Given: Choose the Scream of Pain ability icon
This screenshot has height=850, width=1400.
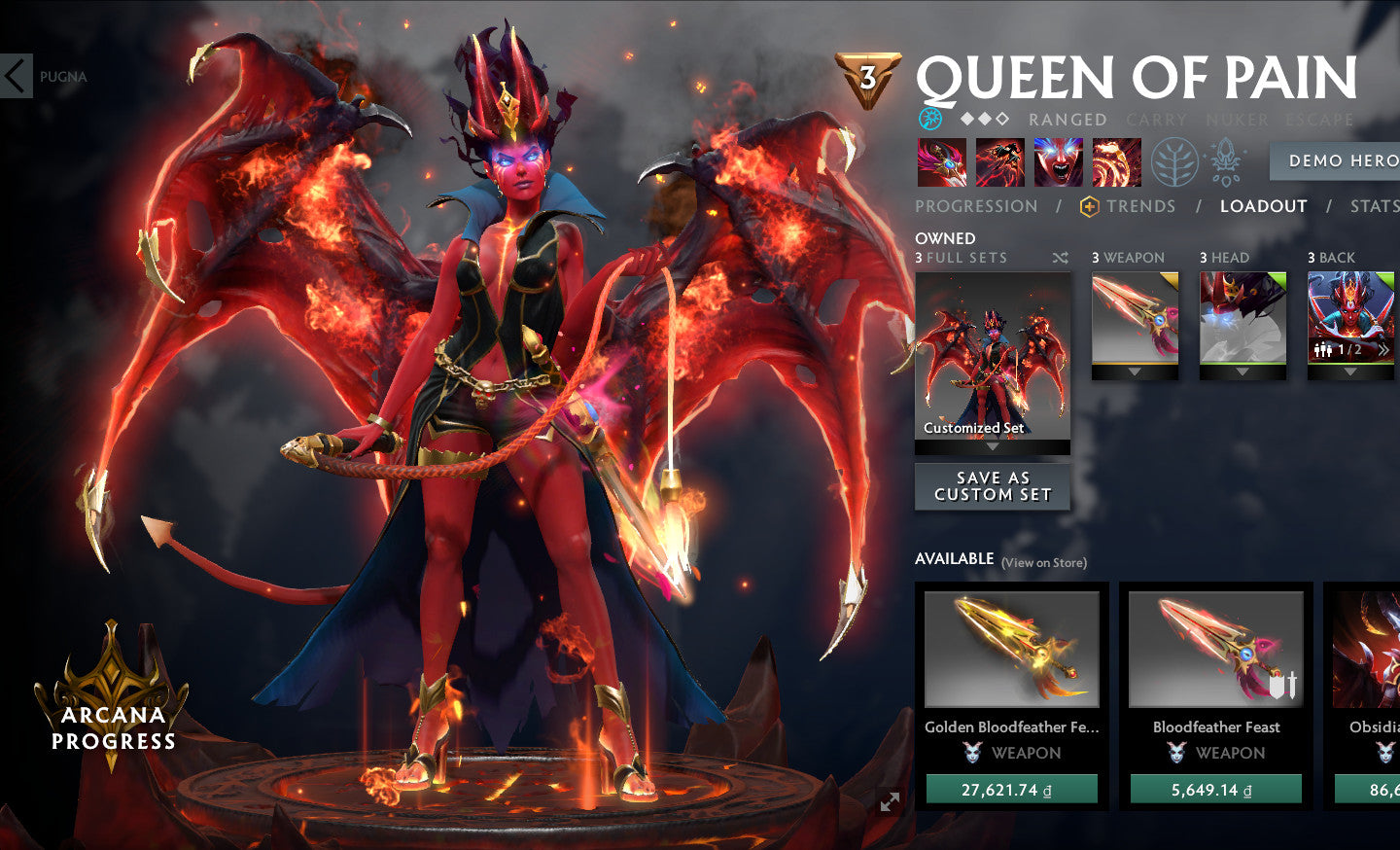Looking at the screenshot, I should tap(1058, 162).
